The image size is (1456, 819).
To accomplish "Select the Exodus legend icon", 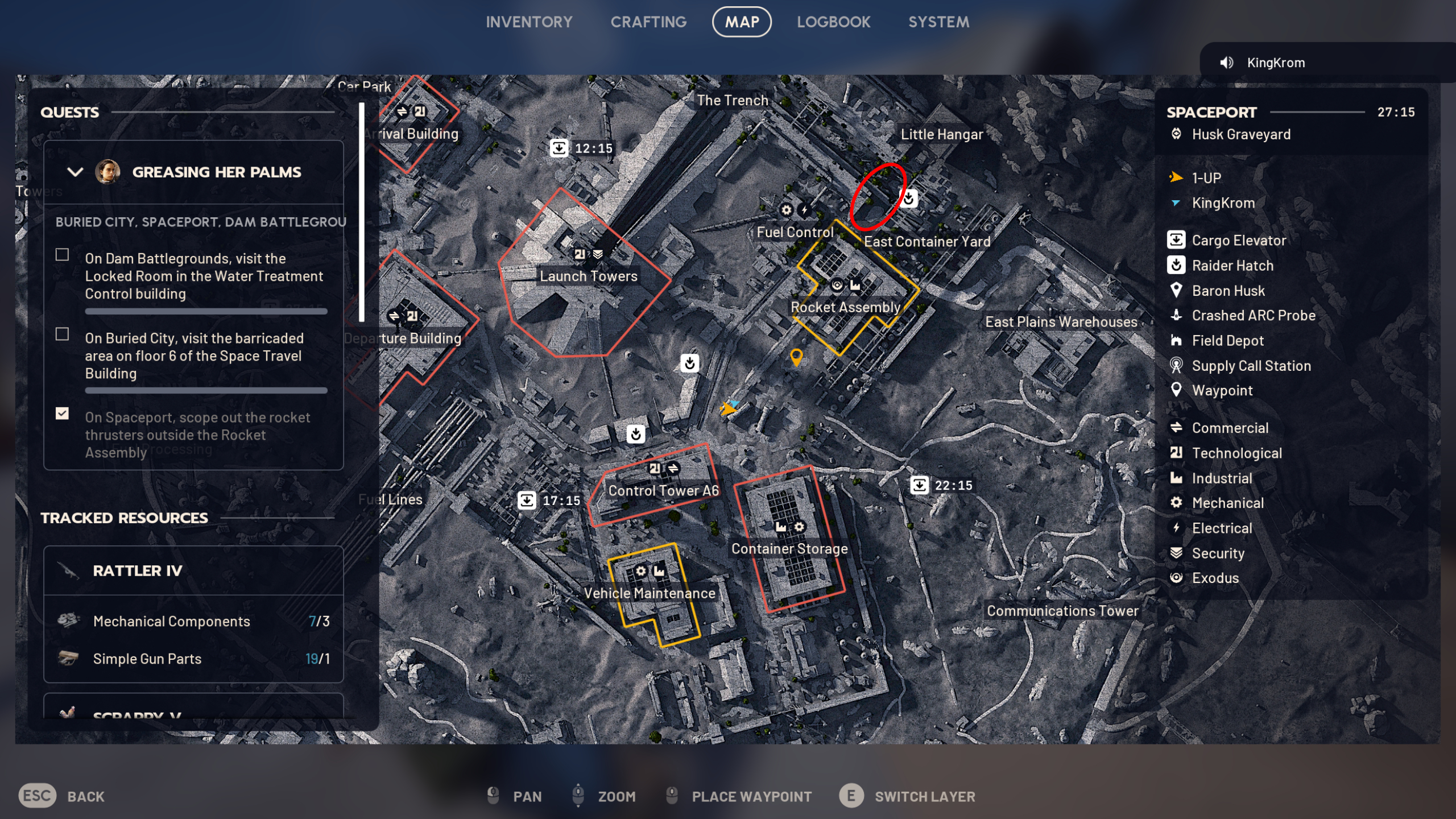I will tap(1176, 578).
